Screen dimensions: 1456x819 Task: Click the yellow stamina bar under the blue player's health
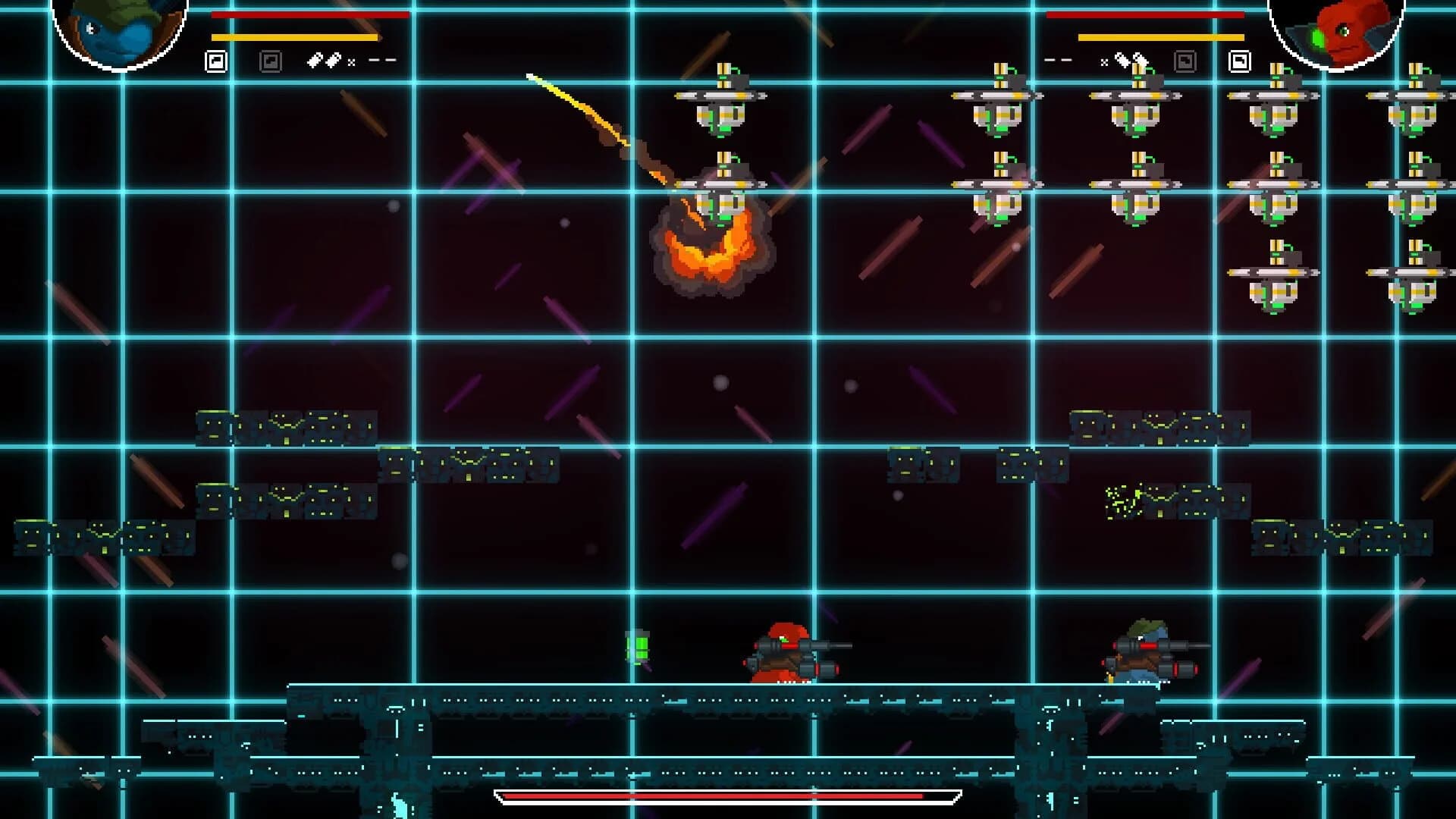click(x=296, y=36)
